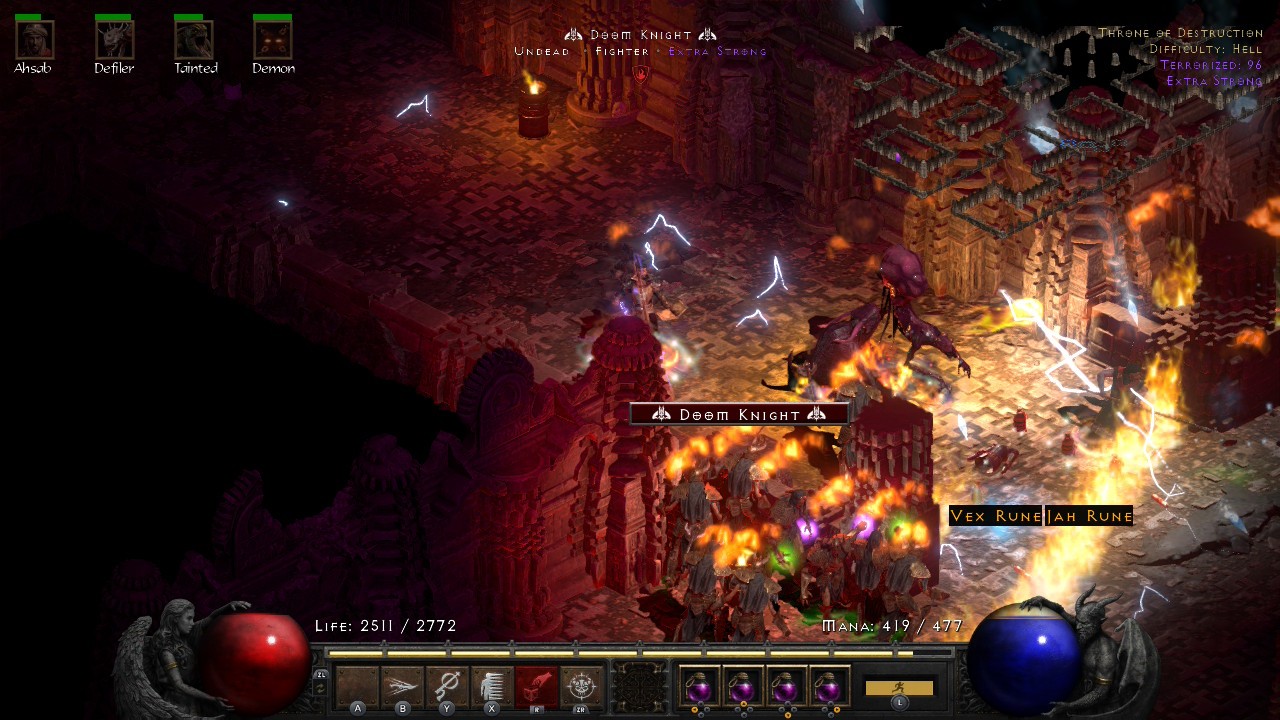Image resolution: width=1280 pixels, height=720 pixels.
Task: Select the red hand-and-cube skill
Action: [x=536, y=686]
